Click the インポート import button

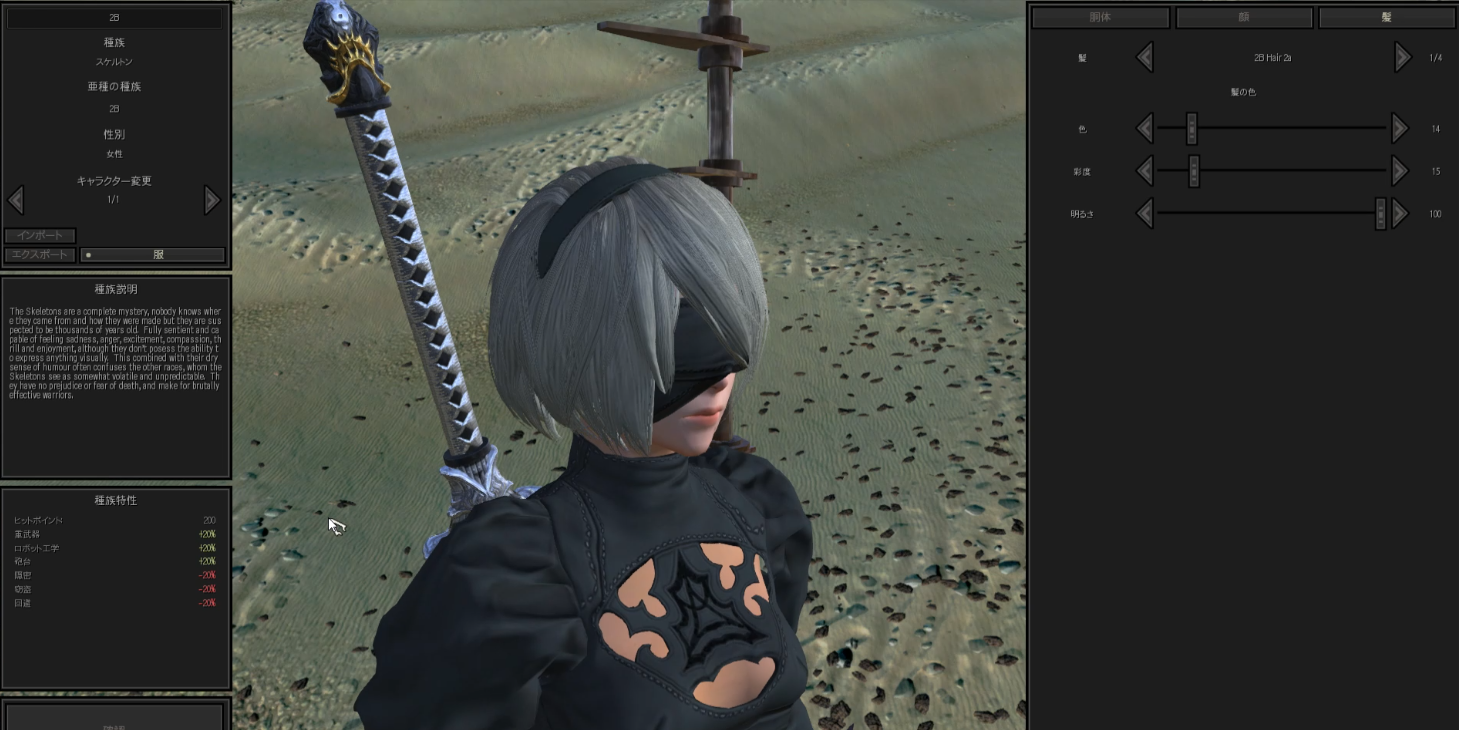tap(40, 235)
